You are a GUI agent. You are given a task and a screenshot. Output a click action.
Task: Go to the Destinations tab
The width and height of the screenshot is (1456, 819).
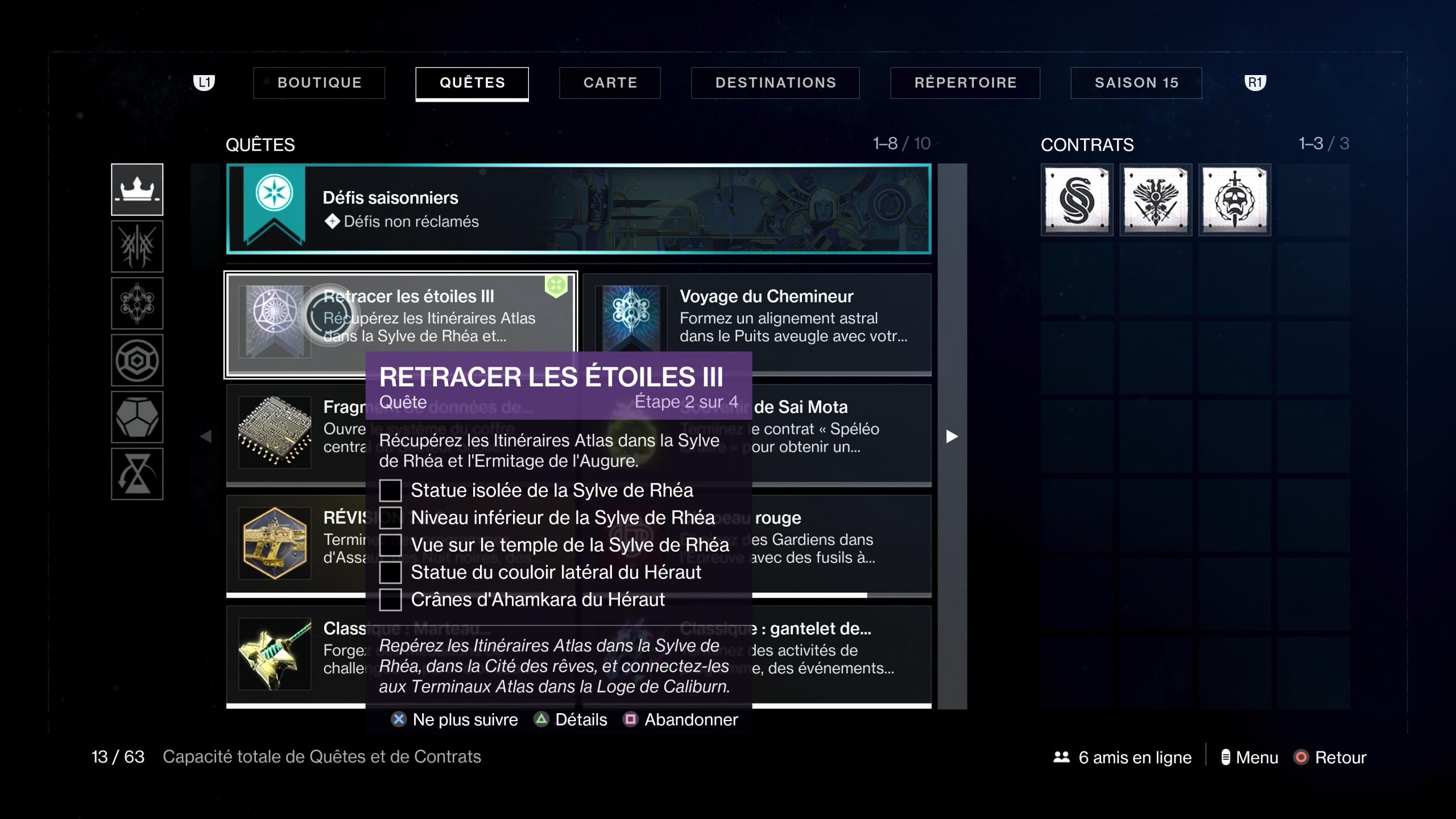pos(775,83)
